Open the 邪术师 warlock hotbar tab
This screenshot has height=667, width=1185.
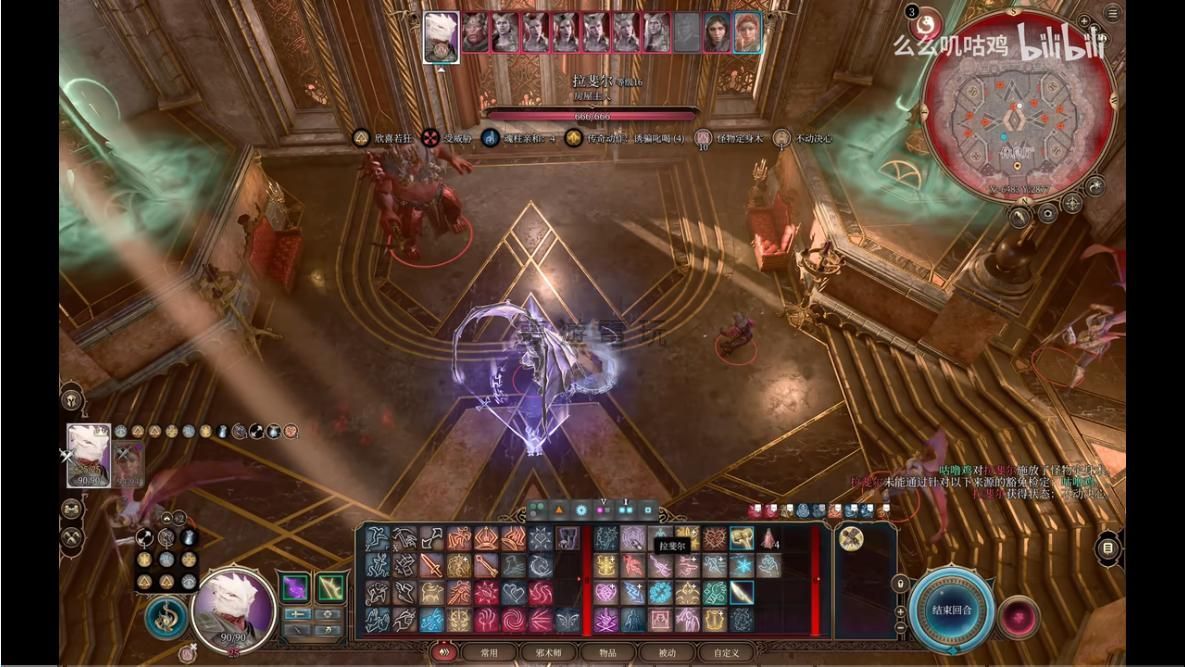549,653
